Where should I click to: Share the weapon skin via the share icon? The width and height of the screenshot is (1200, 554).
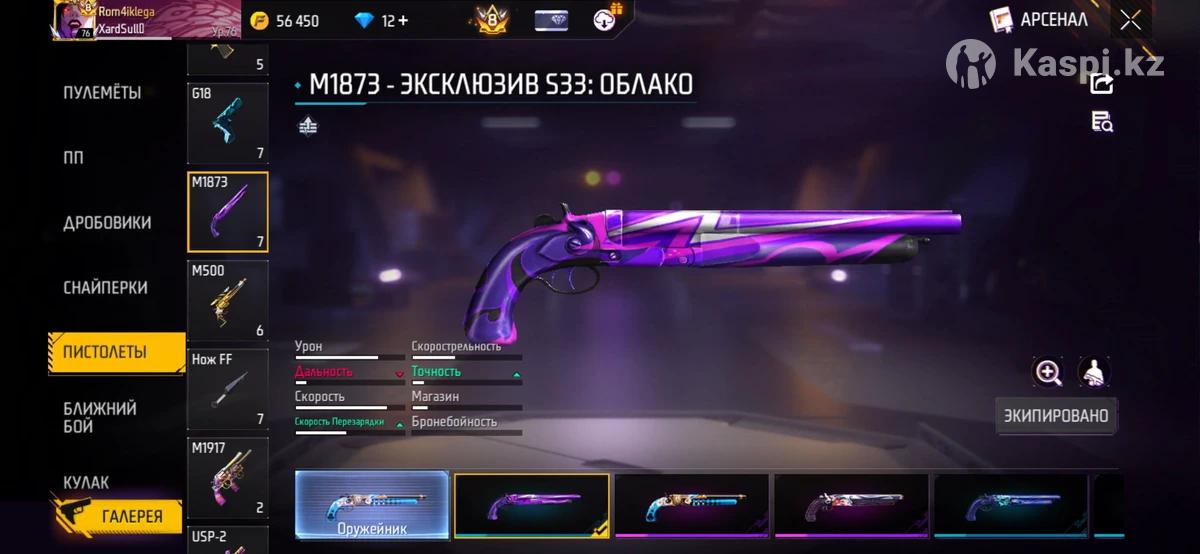[x=1102, y=84]
